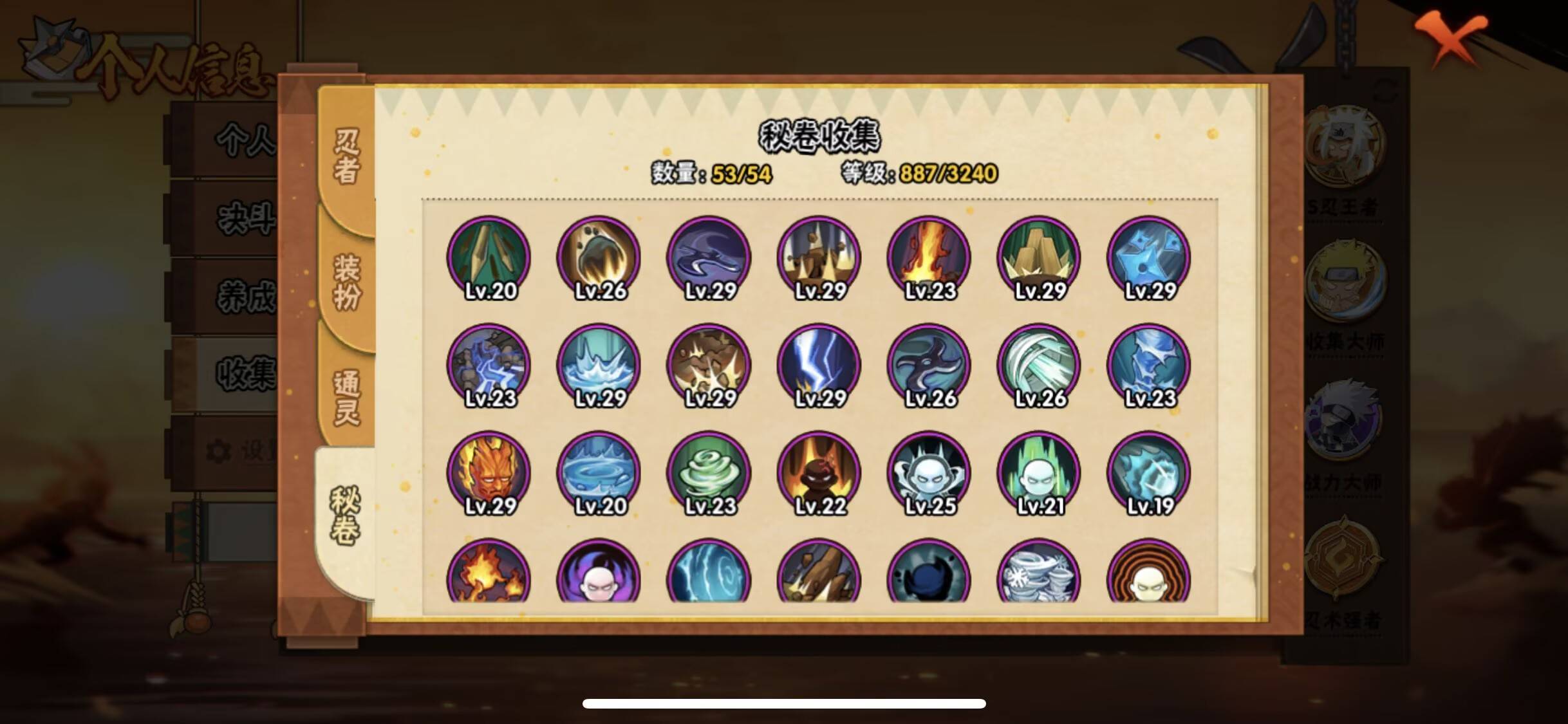Select the Lv.29 fuma shuriken scroll icon

pos(1149,257)
